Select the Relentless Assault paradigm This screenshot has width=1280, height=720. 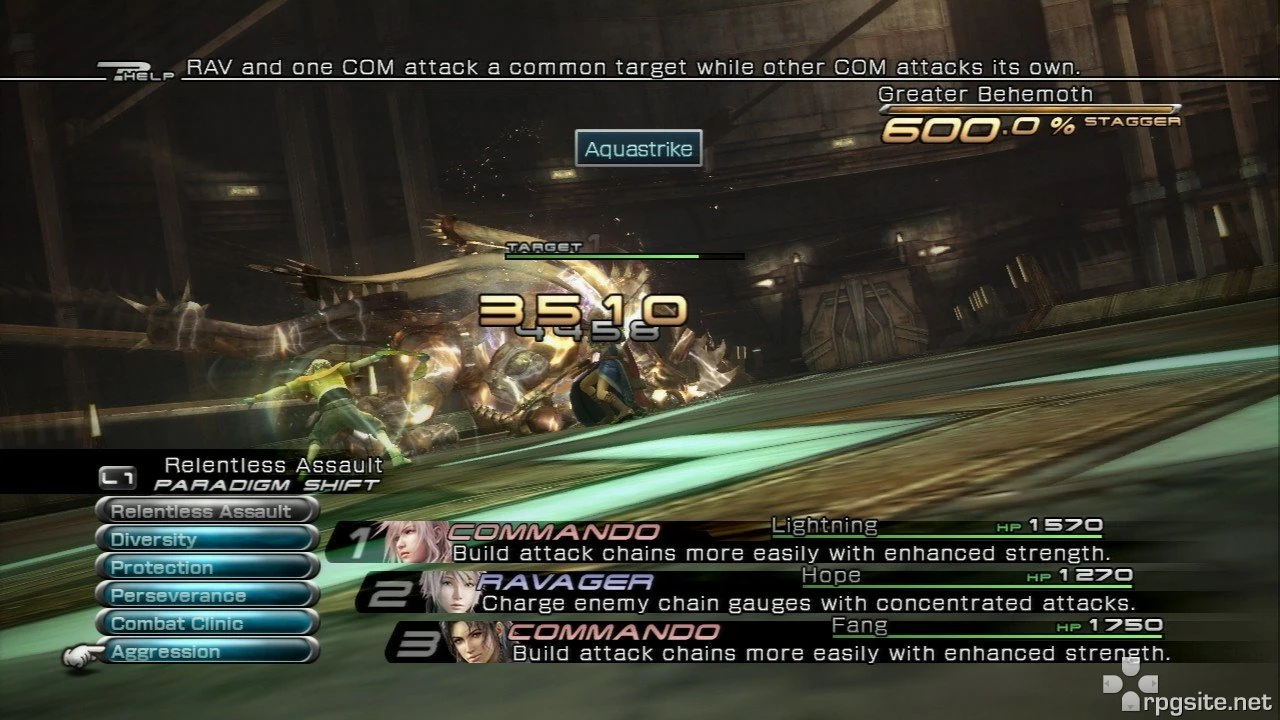pos(205,510)
